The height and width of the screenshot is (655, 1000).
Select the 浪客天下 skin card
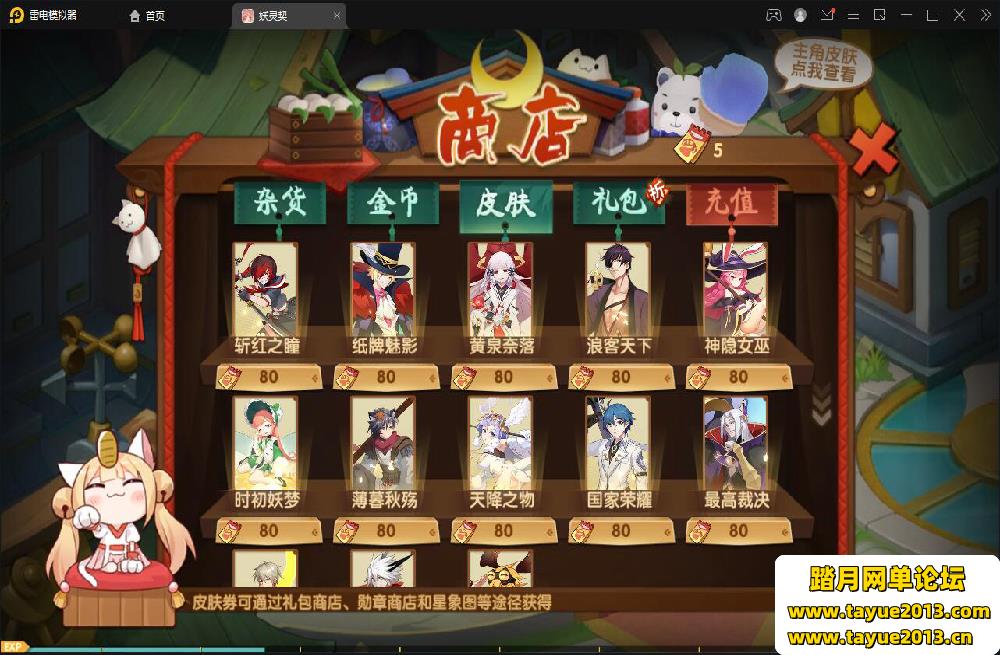[618, 290]
